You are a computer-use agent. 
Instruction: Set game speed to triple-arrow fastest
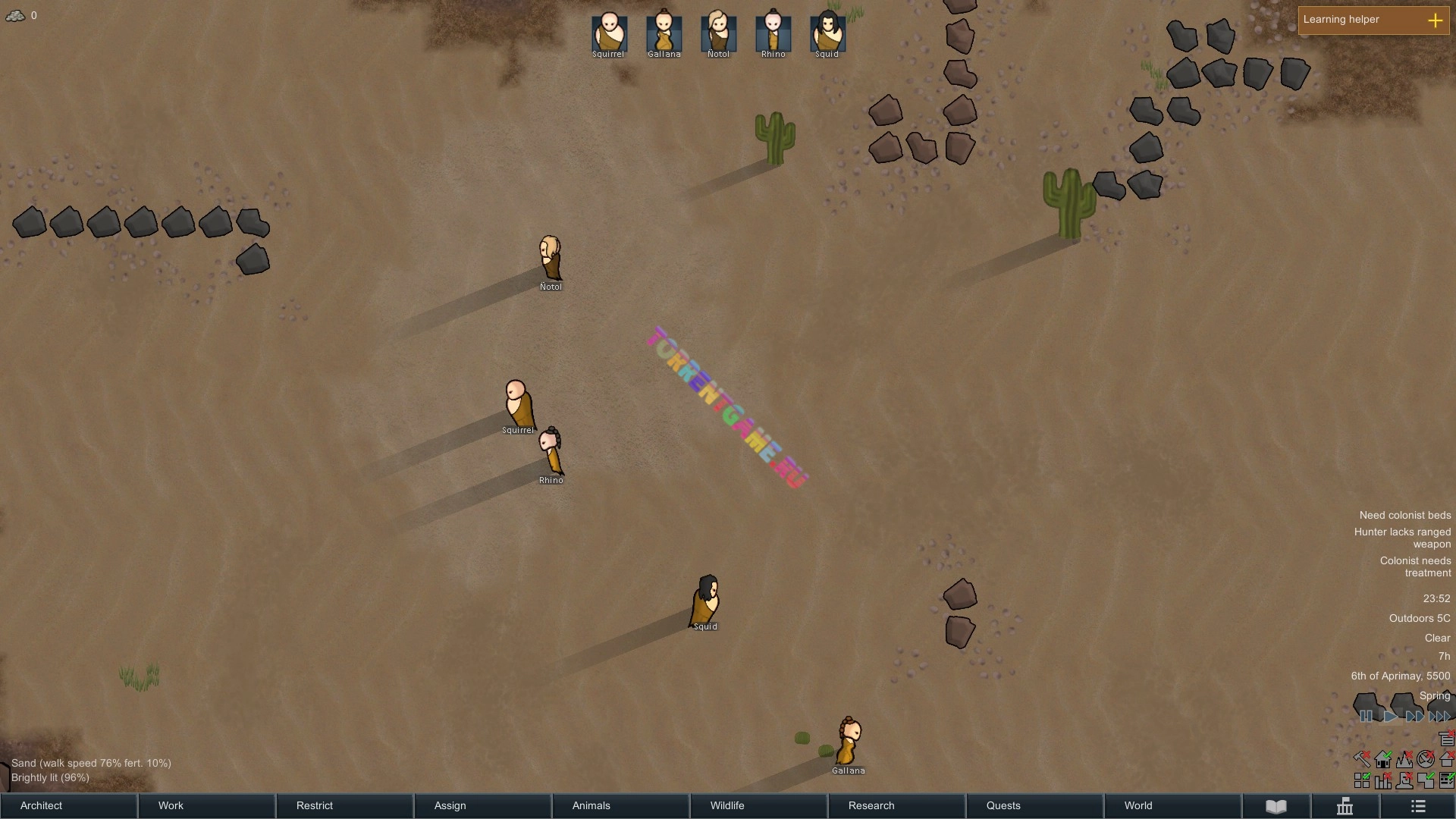tap(1439, 717)
